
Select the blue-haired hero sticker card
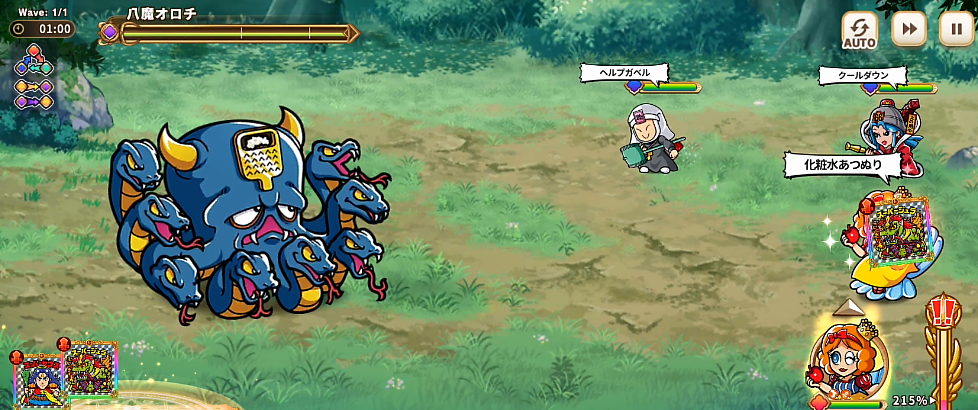[x=41, y=379]
